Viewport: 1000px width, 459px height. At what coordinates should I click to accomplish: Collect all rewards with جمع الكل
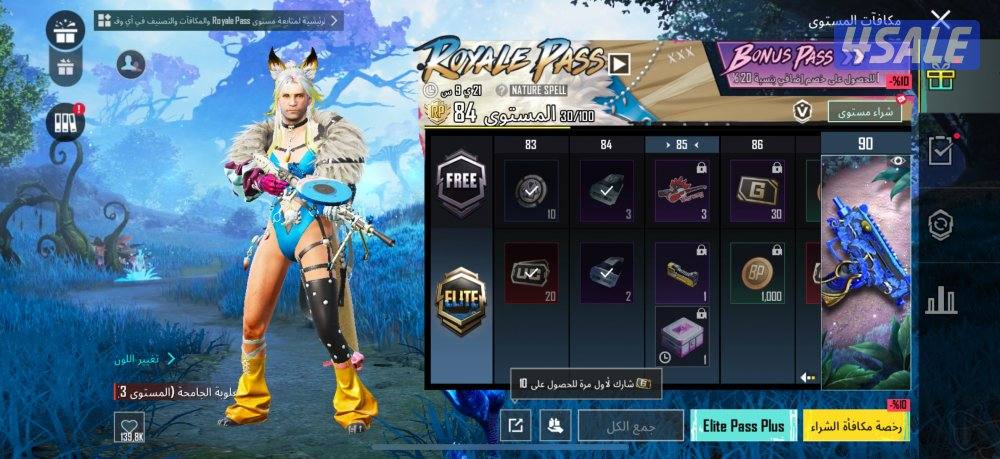(630, 425)
